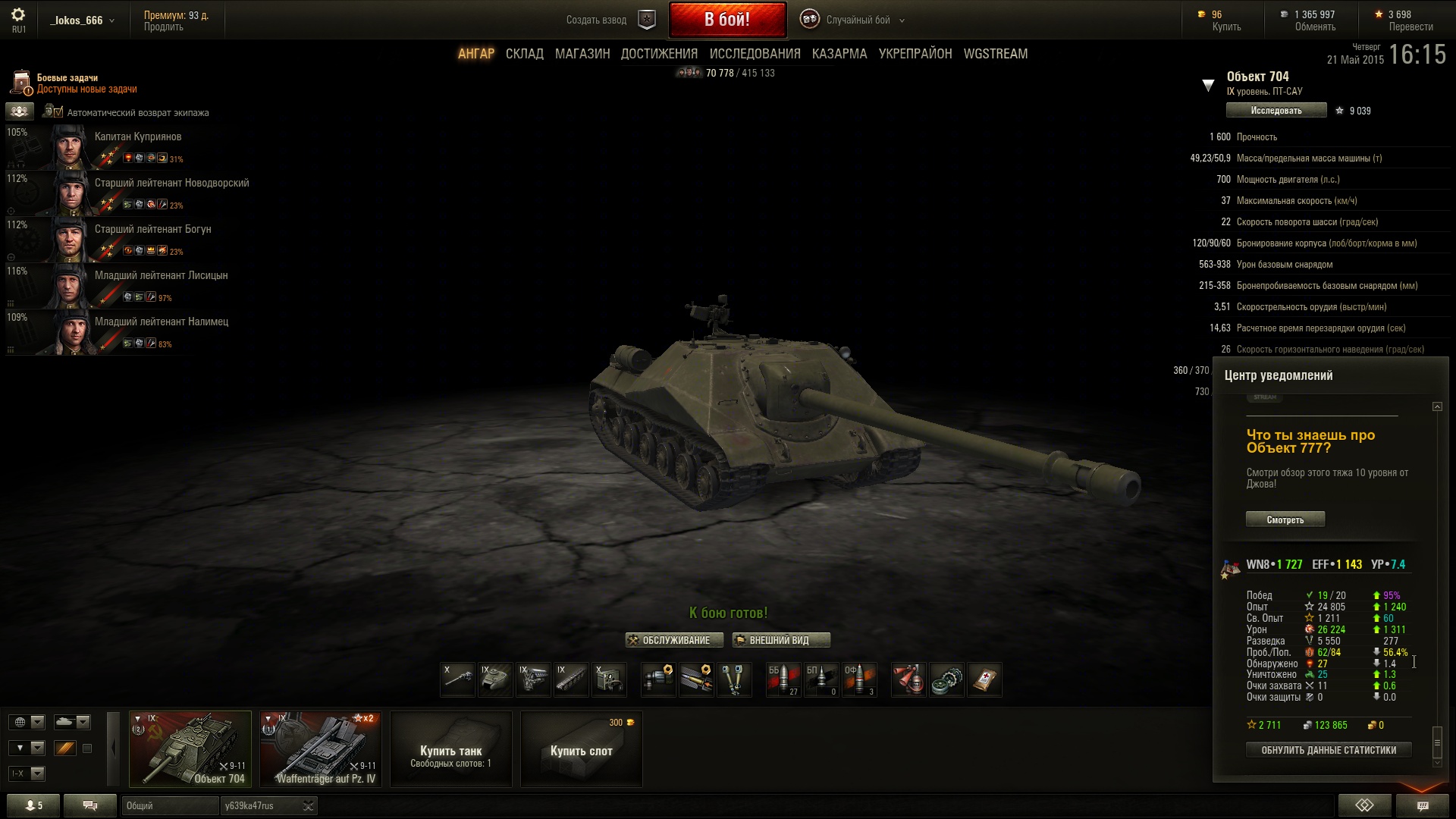Click Смотреть in the notification center

pos(1285,519)
